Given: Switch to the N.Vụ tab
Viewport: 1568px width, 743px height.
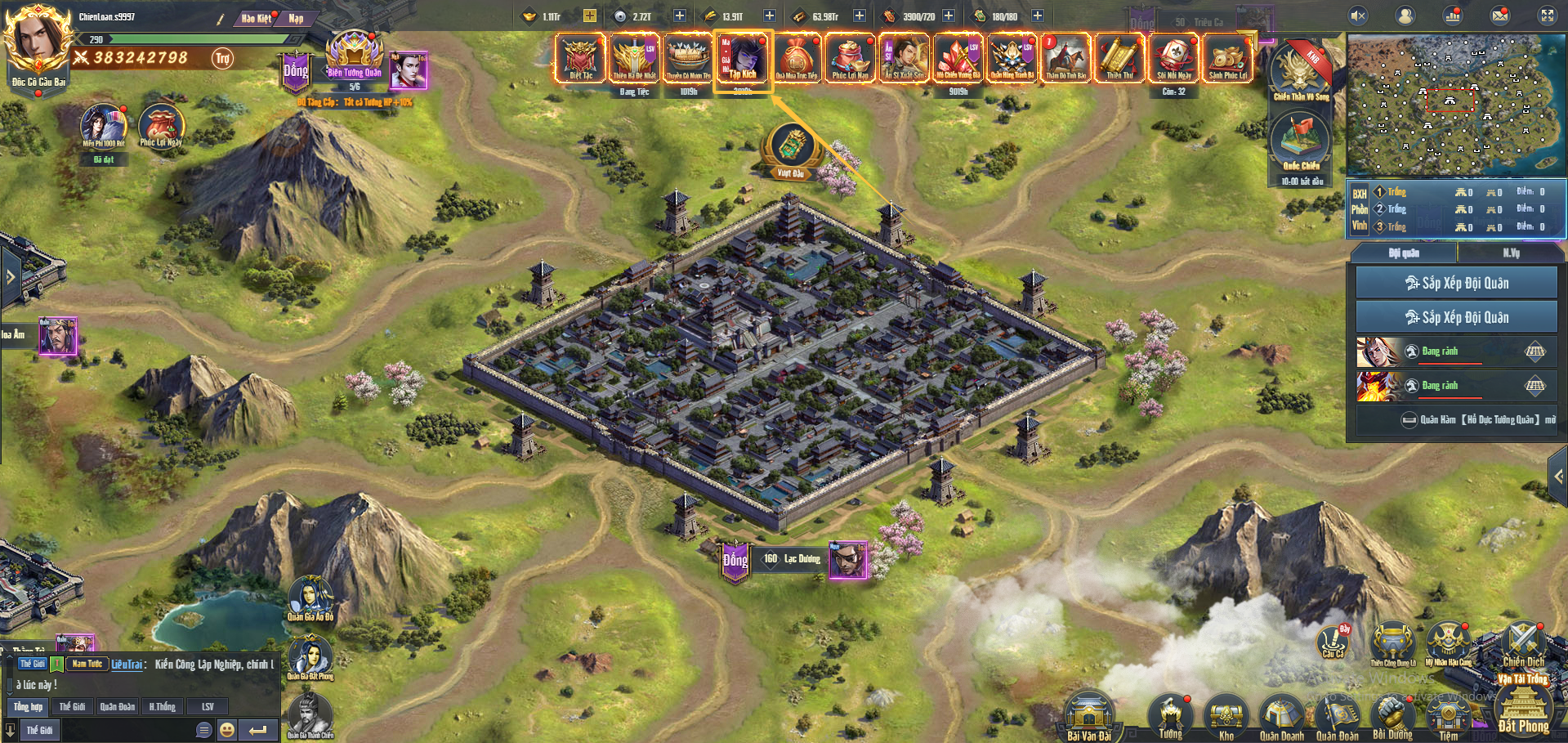Looking at the screenshot, I should click(x=1511, y=253).
